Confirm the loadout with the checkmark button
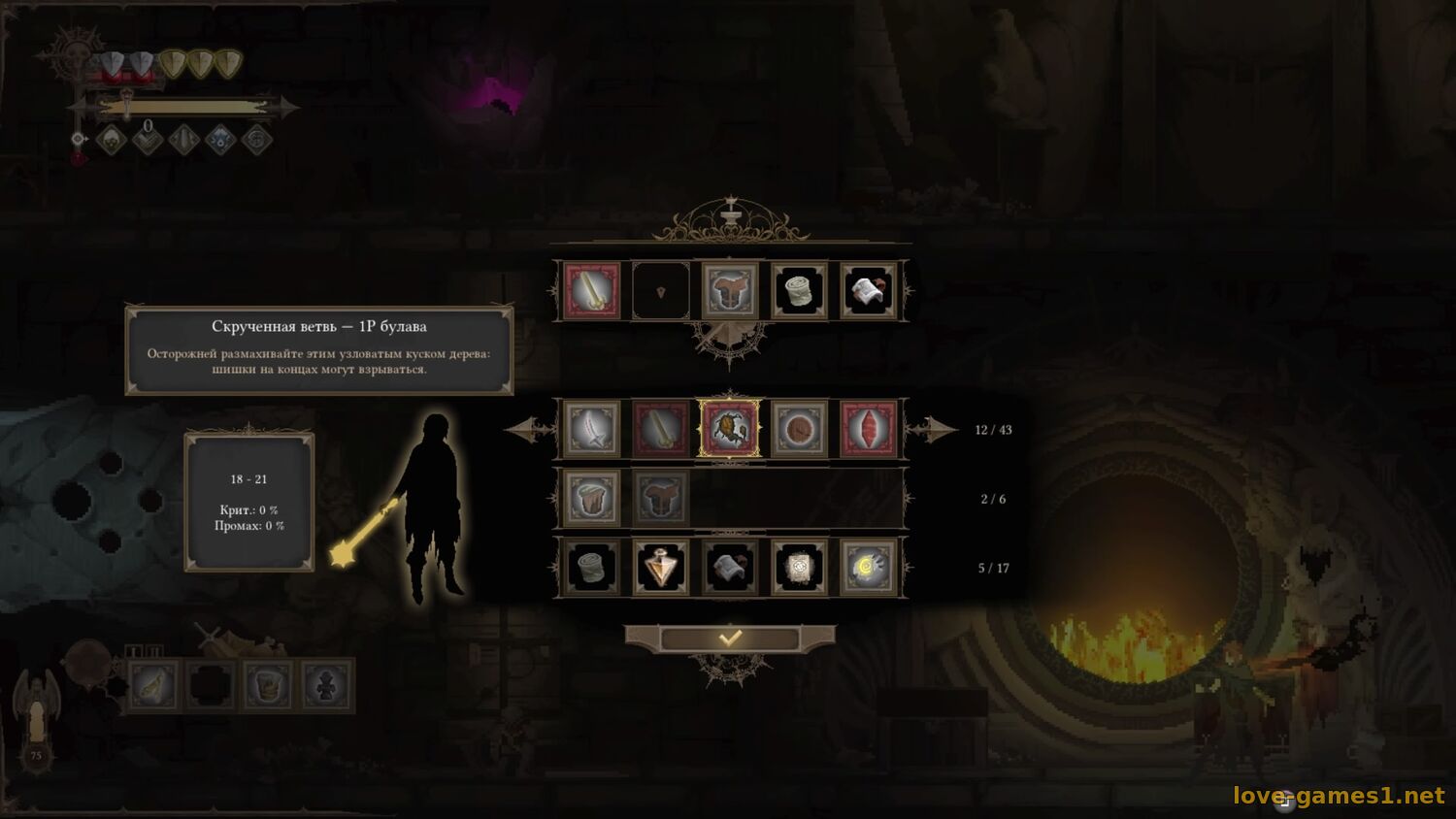This screenshot has width=1456, height=819. (x=730, y=638)
